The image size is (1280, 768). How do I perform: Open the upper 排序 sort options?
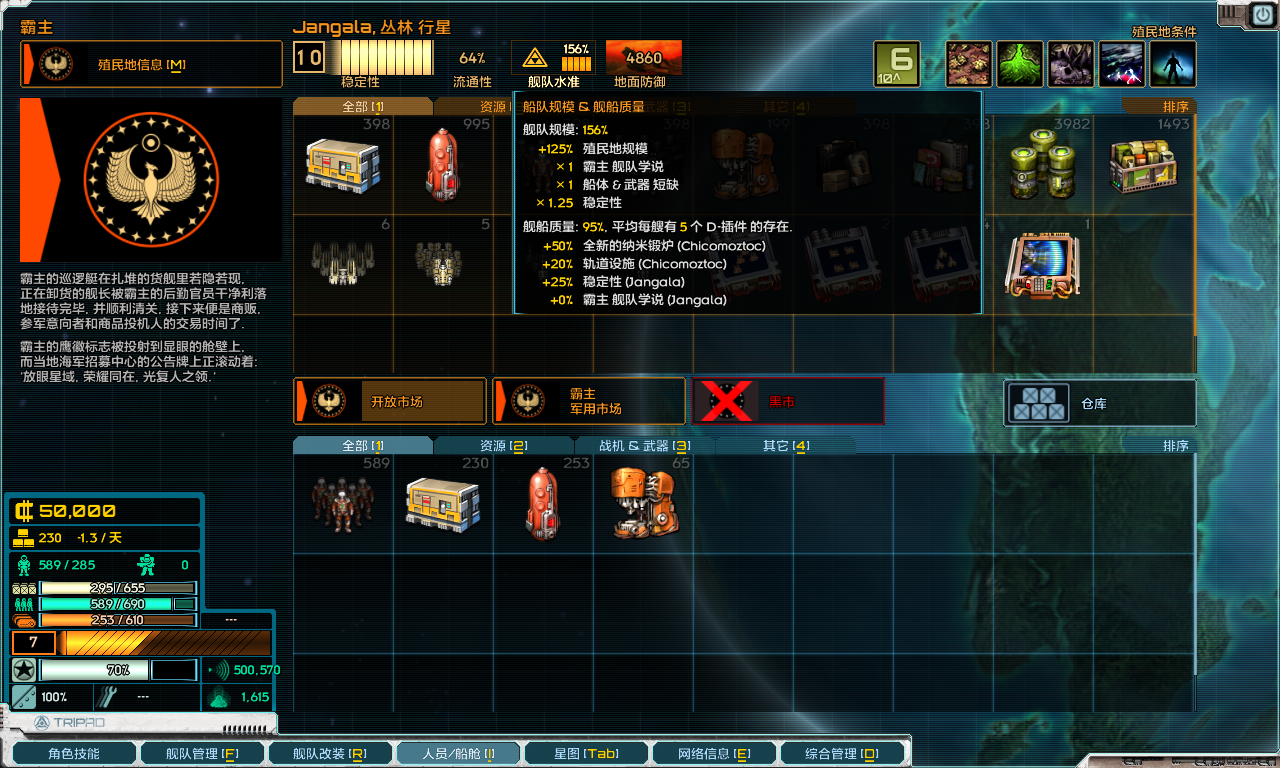[1178, 104]
